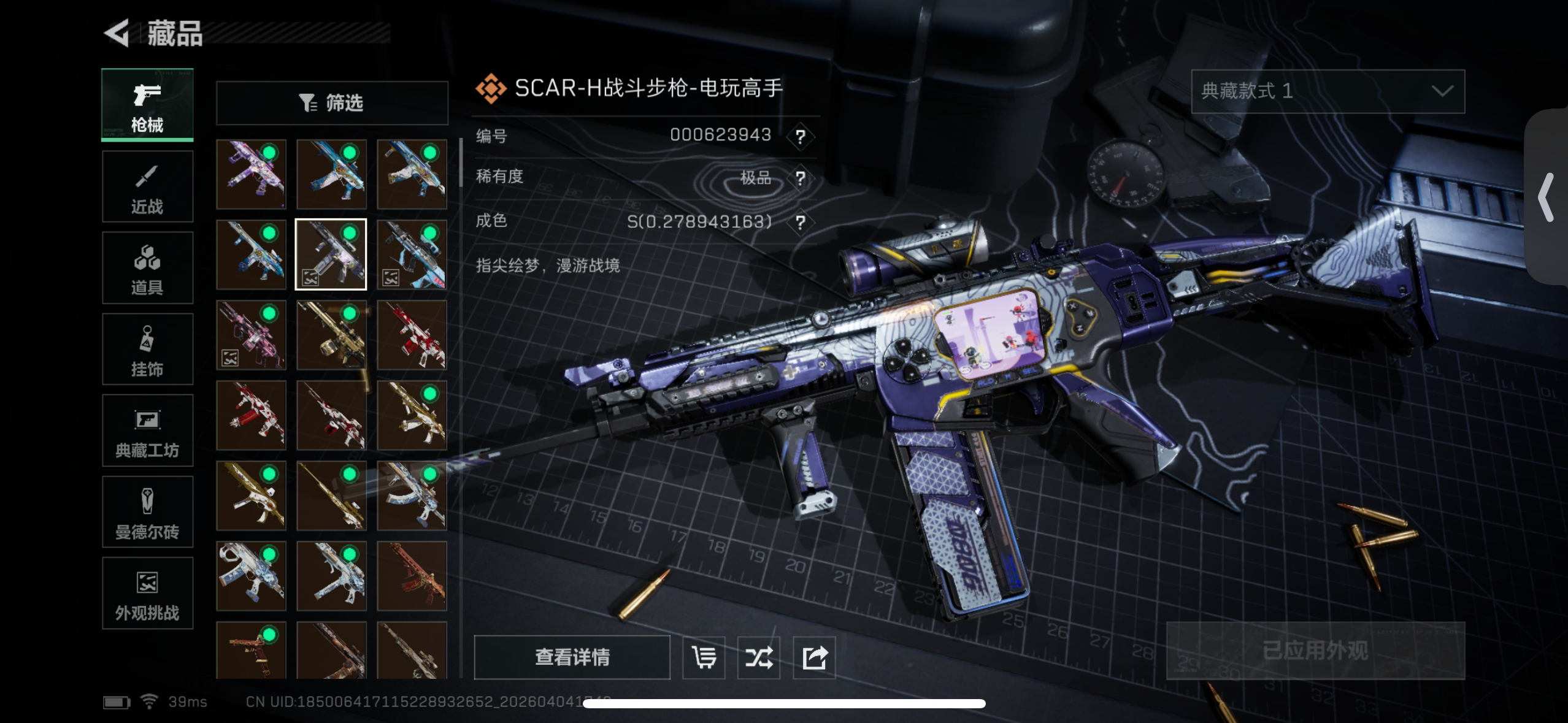Open the 外观挑战 challenge tab
The width and height of the screenshot is (1568, 723).
[147, 593]
